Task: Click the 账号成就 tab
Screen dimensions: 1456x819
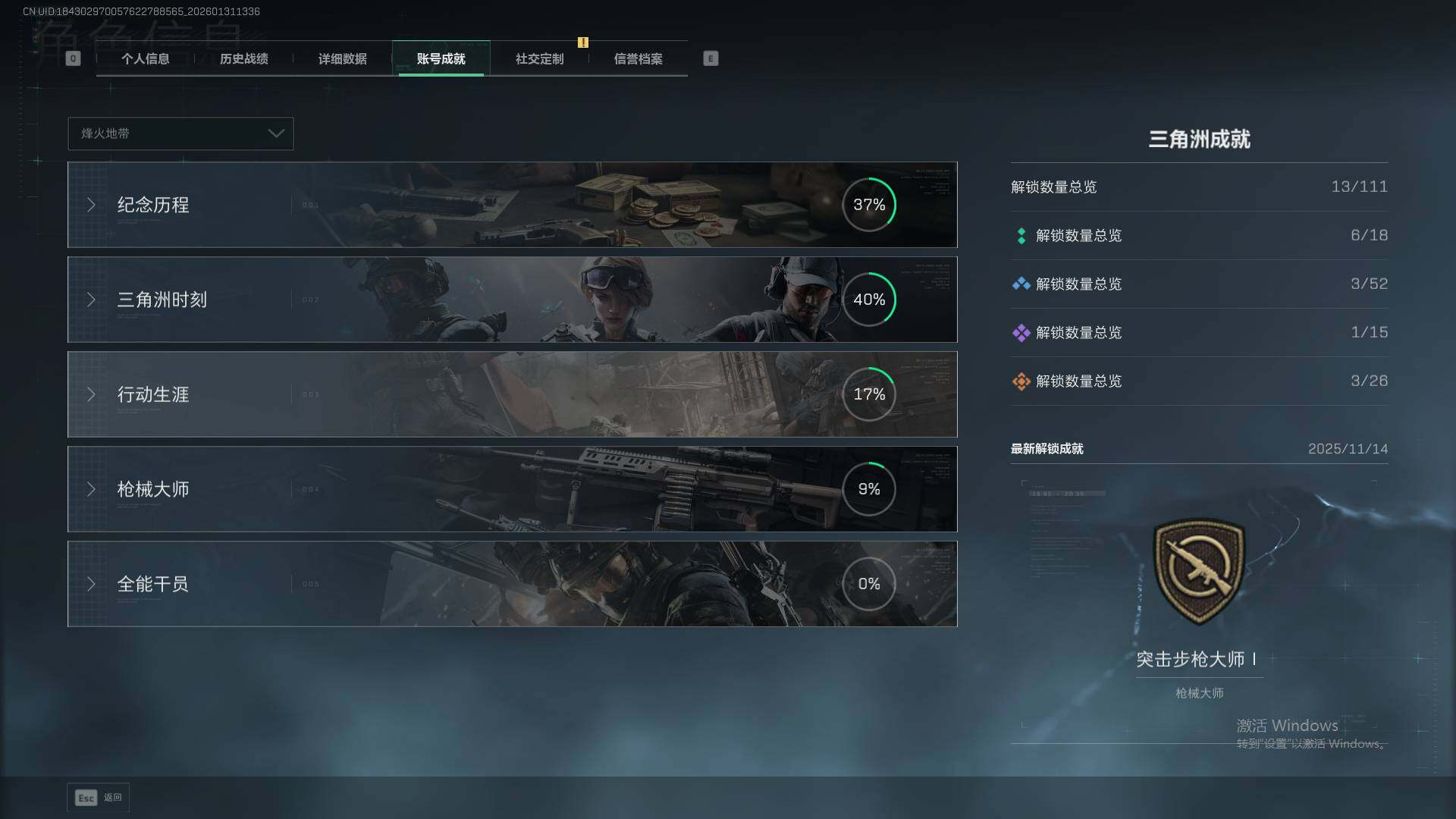Action: (441, 59)
